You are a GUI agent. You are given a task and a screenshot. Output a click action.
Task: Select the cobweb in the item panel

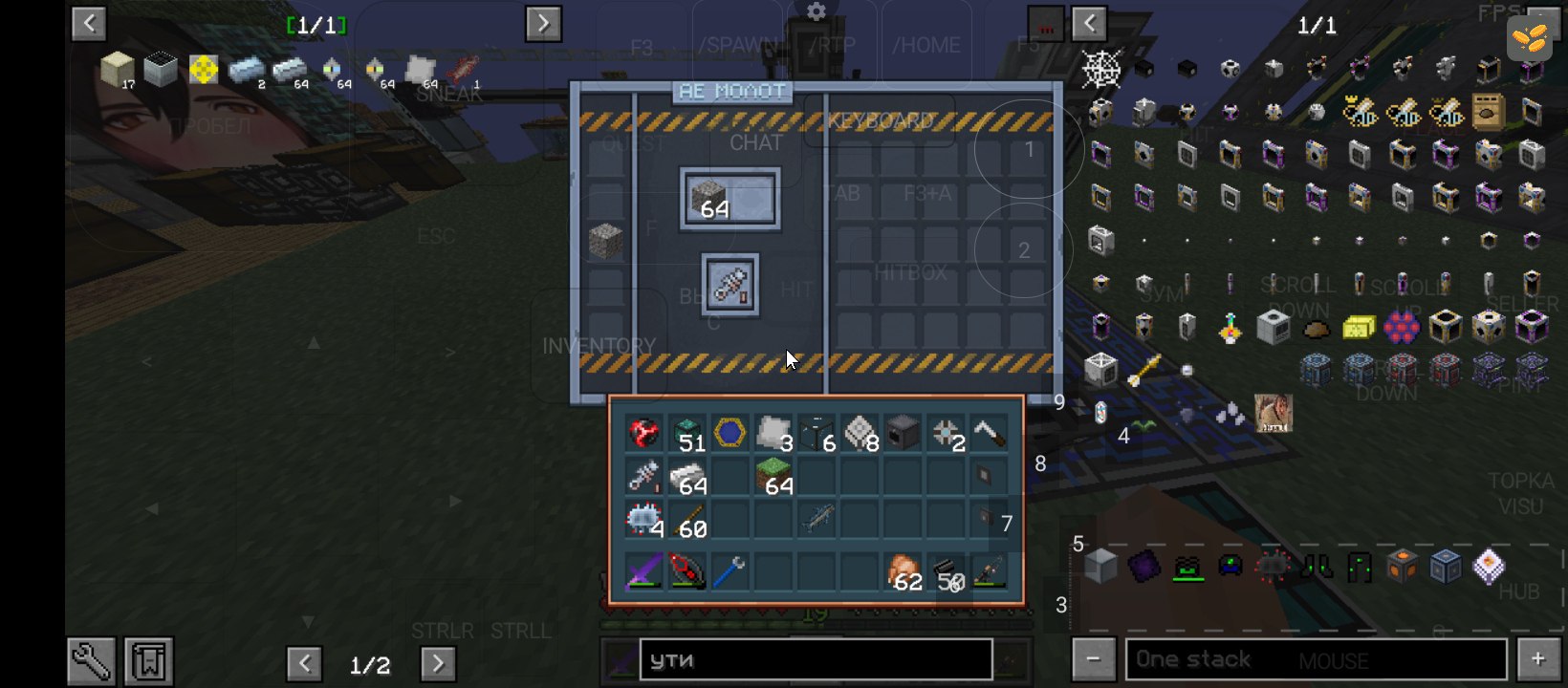tap(1101, 69)
